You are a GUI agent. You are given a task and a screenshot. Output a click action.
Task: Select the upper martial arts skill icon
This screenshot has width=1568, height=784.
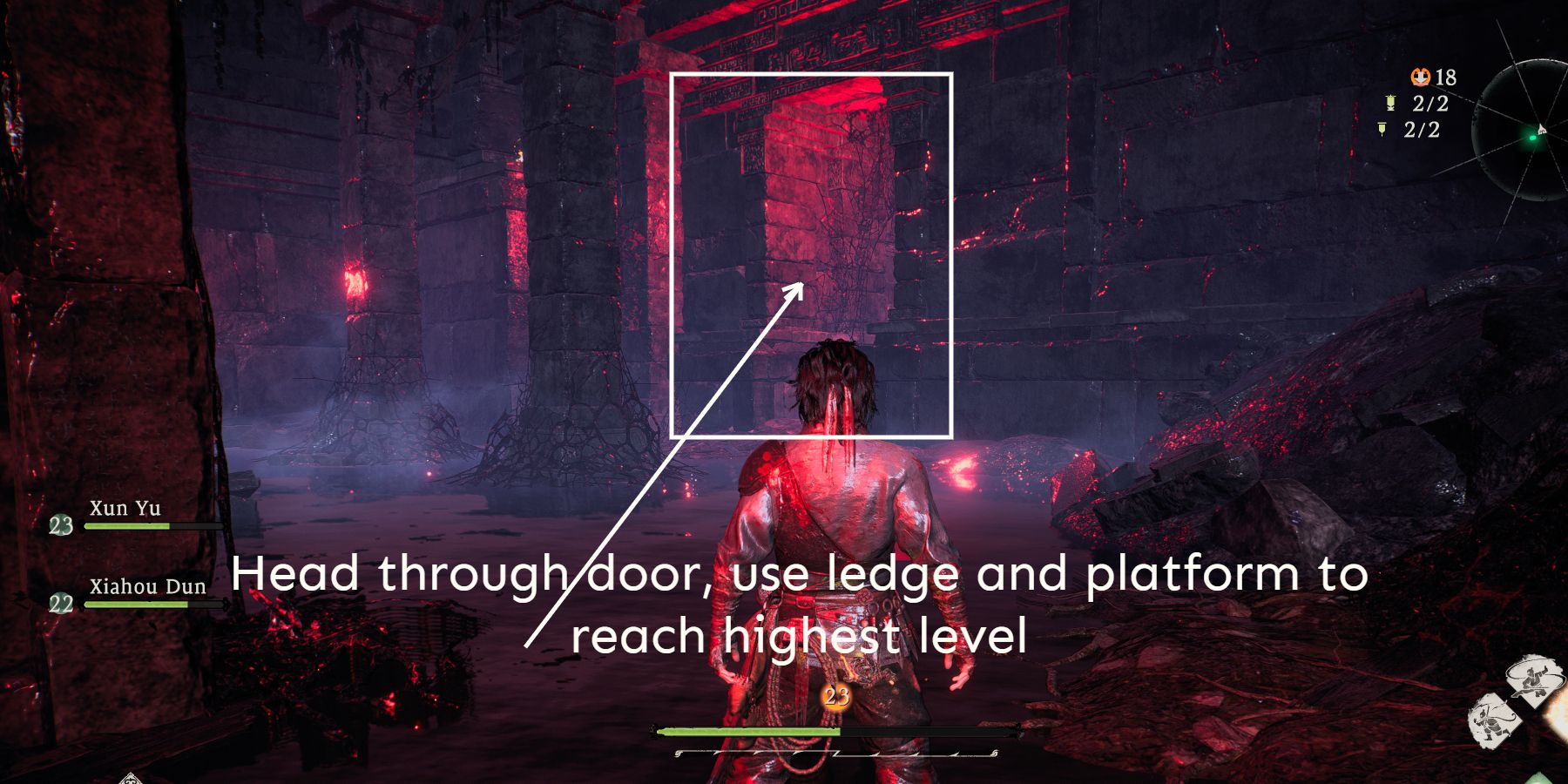1532,679
